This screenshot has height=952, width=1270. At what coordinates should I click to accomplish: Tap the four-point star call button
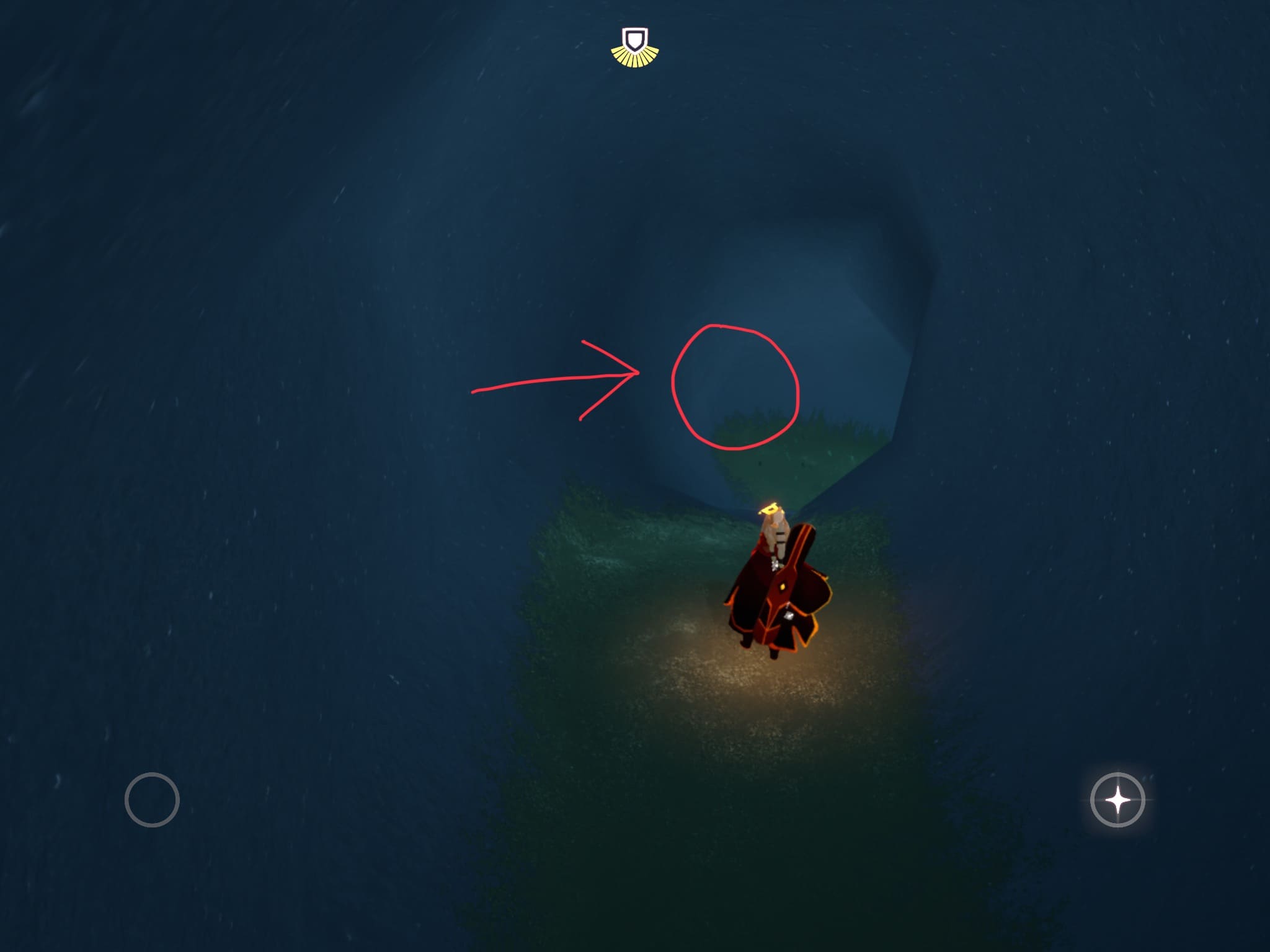[x=1117, y=800]
